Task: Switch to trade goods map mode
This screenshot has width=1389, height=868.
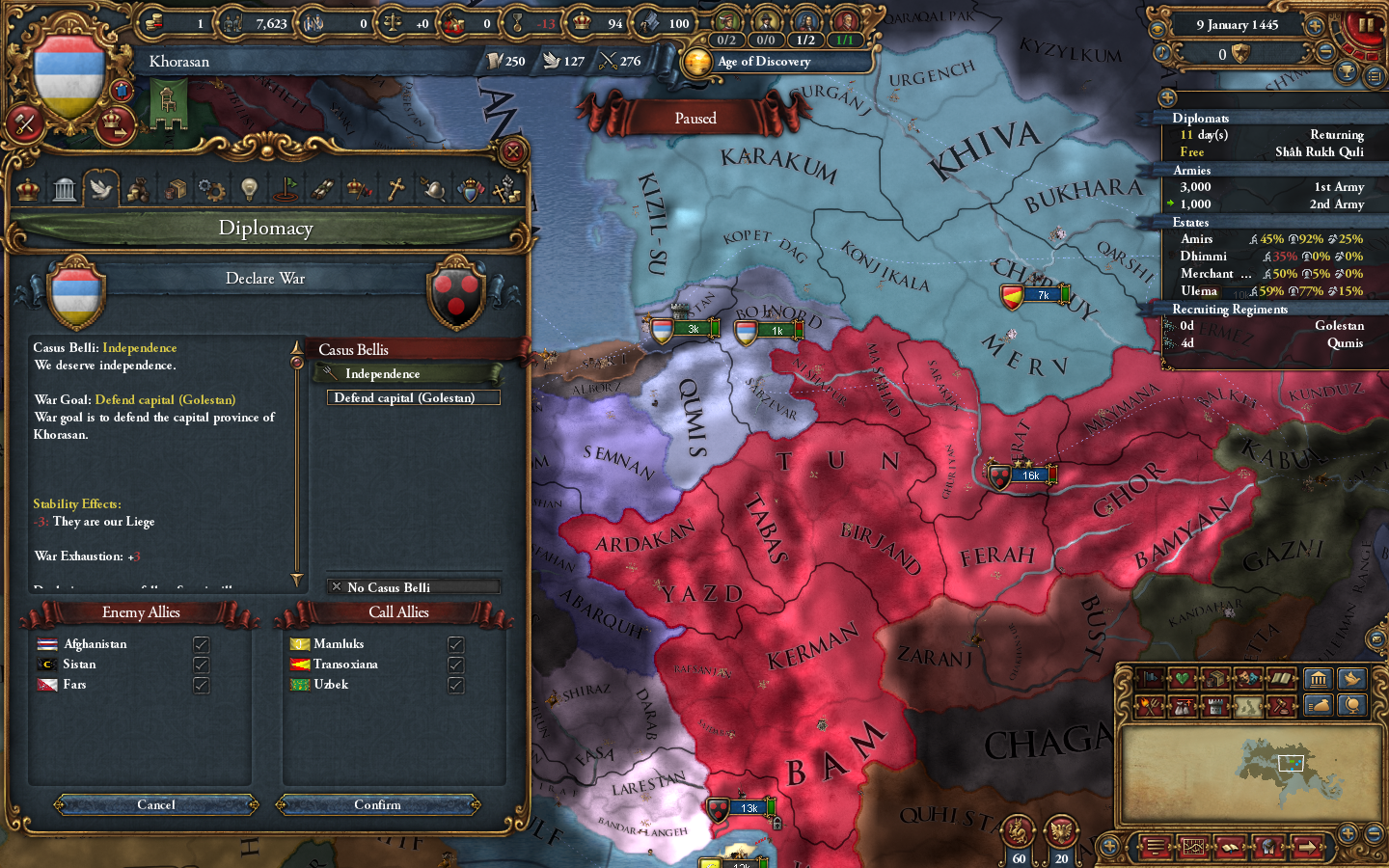Action: (x=1215, y=679)
